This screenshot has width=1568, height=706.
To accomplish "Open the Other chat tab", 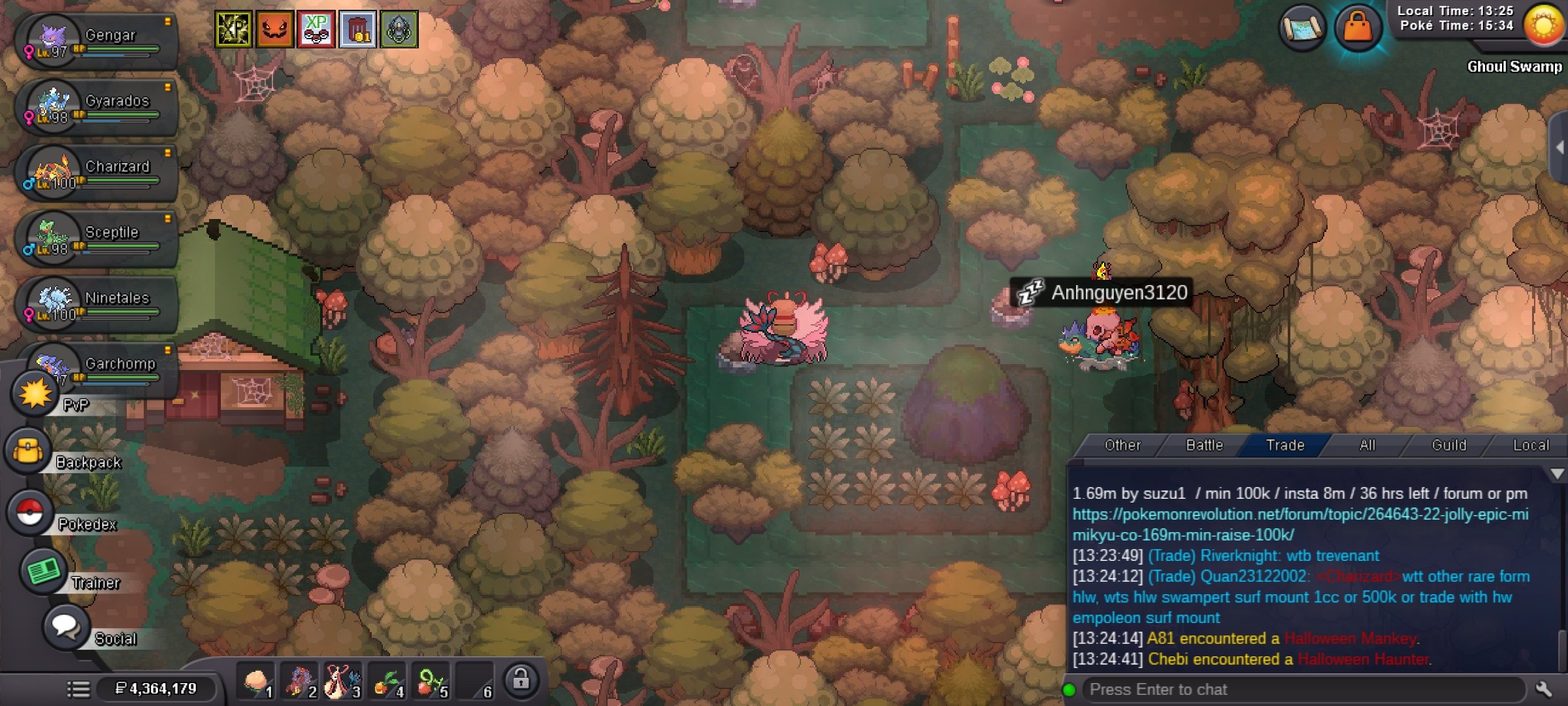I will [1122, 445].
